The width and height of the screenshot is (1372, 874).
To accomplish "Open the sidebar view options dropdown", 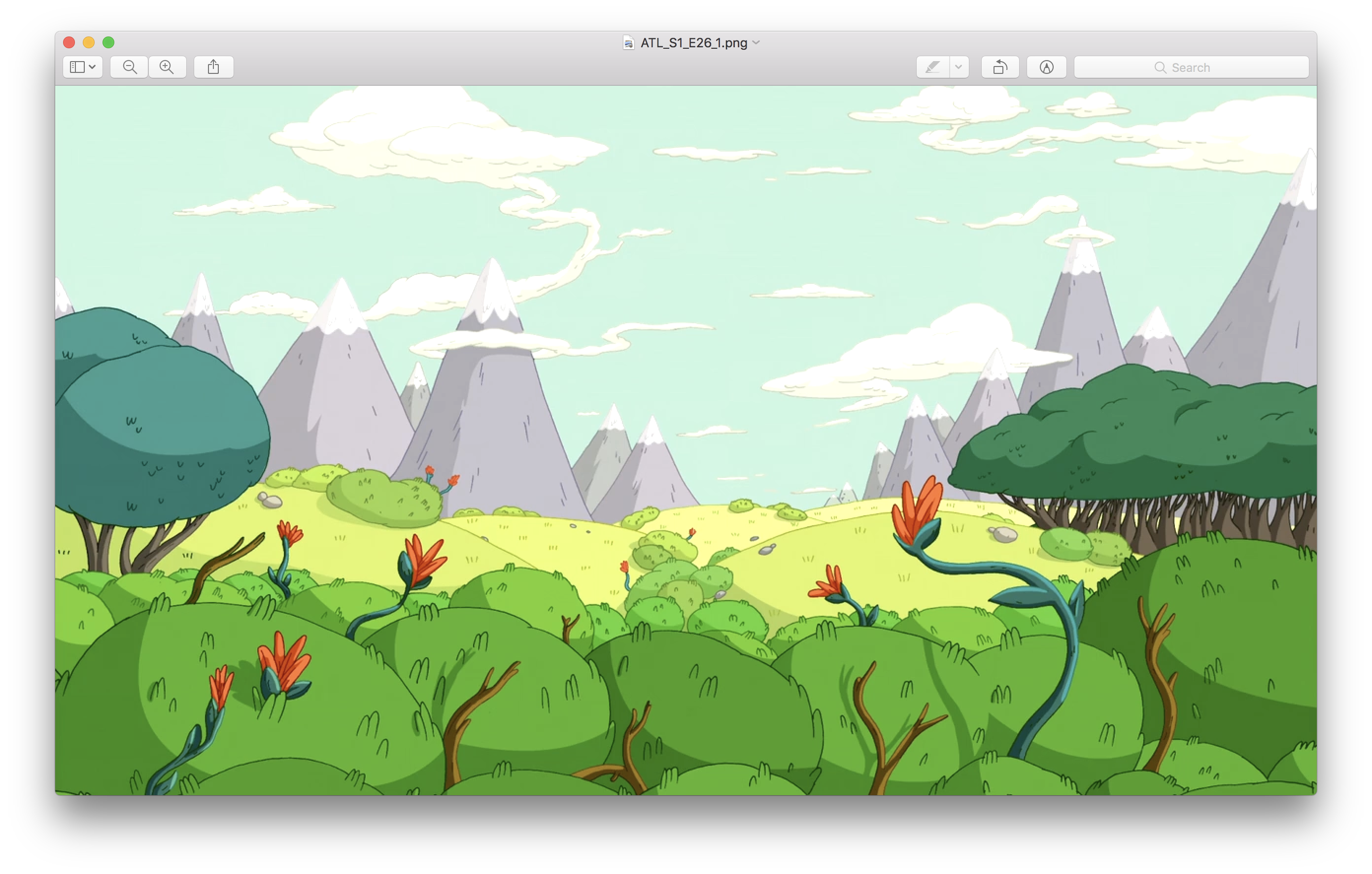I will [92, 67].
